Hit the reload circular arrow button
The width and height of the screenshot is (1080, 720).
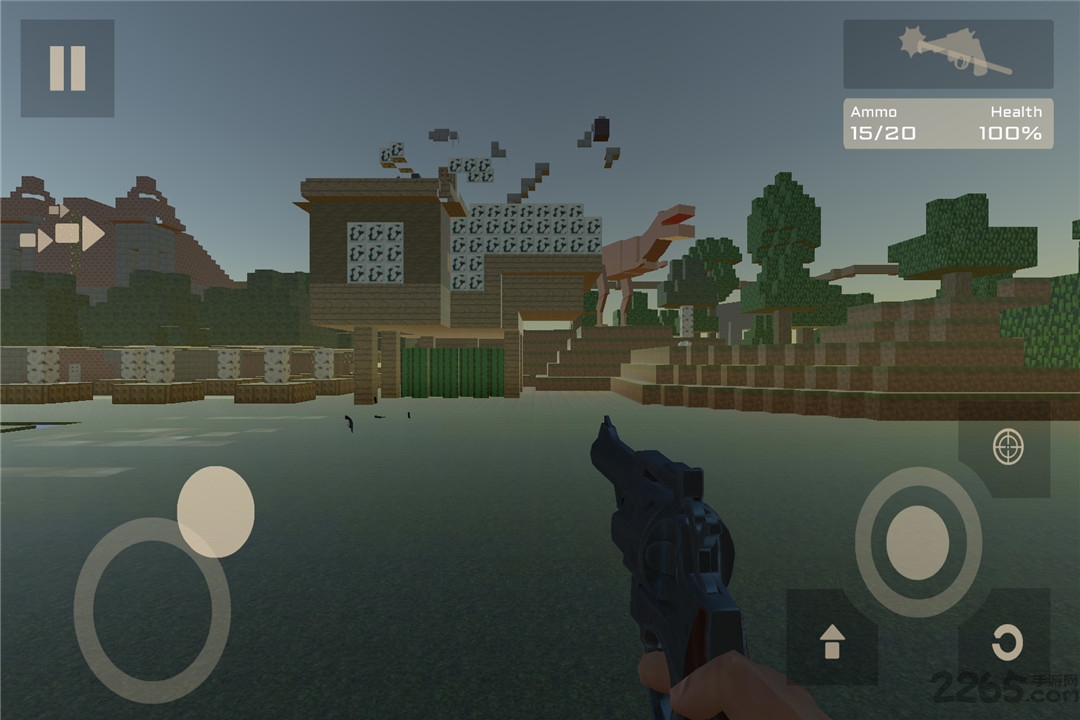pyautogui.click(x=1007, y=641)
